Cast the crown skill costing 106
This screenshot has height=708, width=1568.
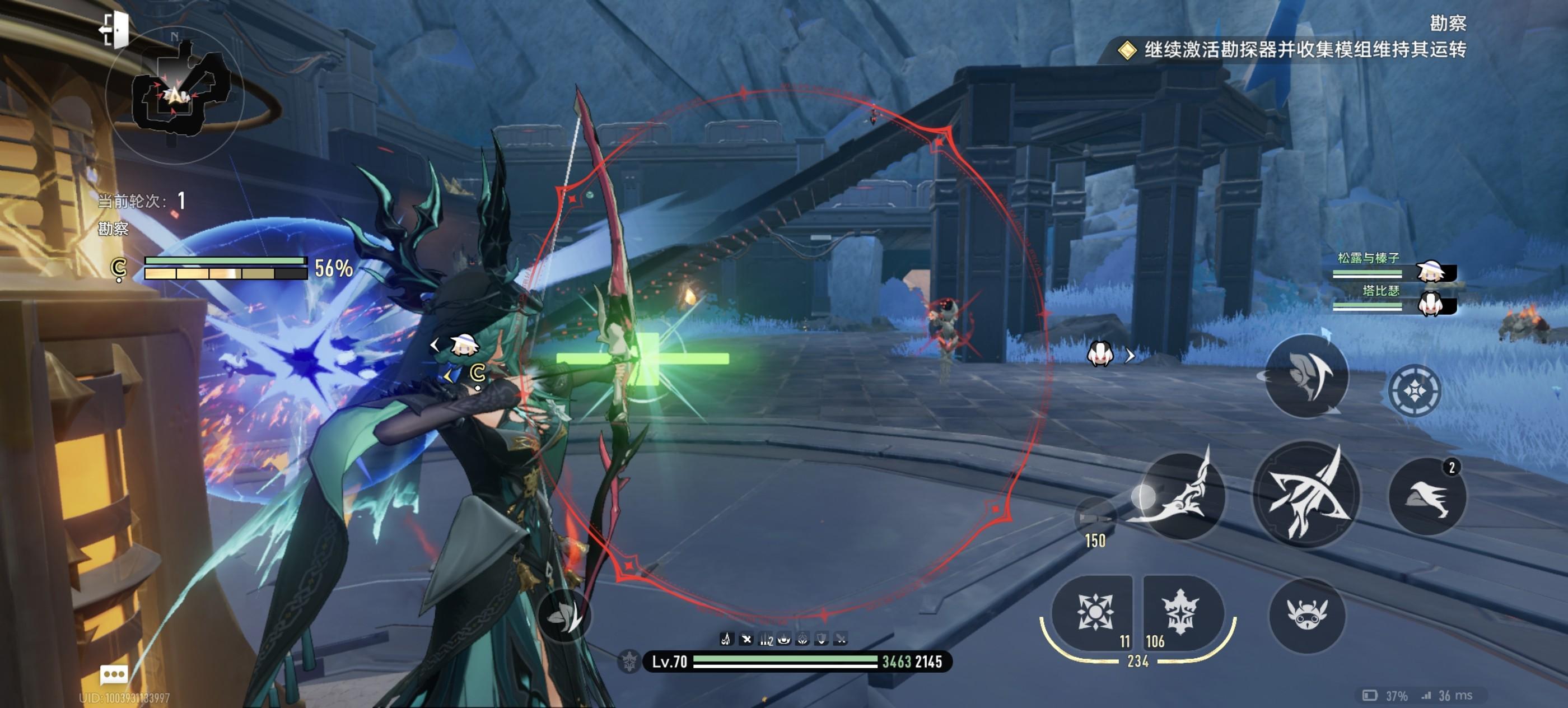[x=1180, y=612]
